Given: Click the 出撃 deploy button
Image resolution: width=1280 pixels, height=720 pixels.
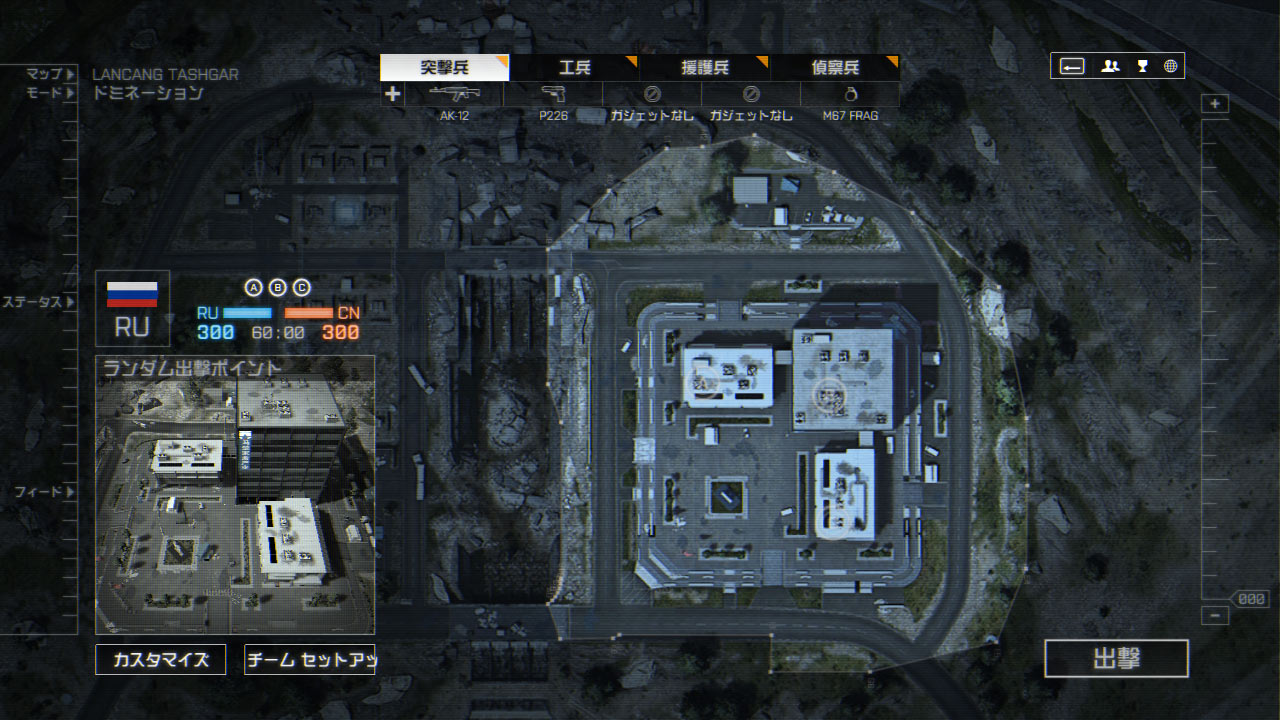Looking at the screenshot, I should click(1116, 659).
